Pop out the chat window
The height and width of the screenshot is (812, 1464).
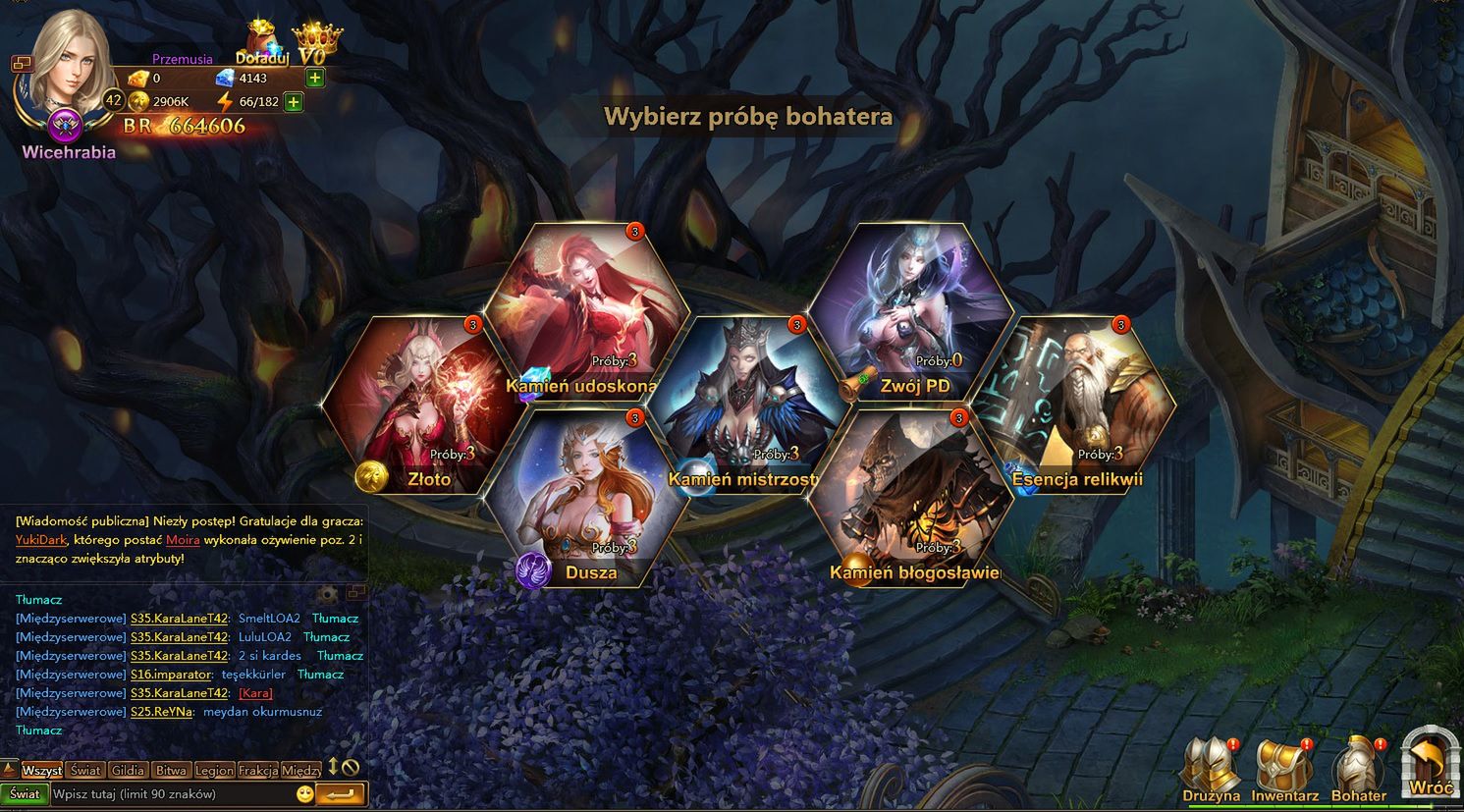pos(357,591)
